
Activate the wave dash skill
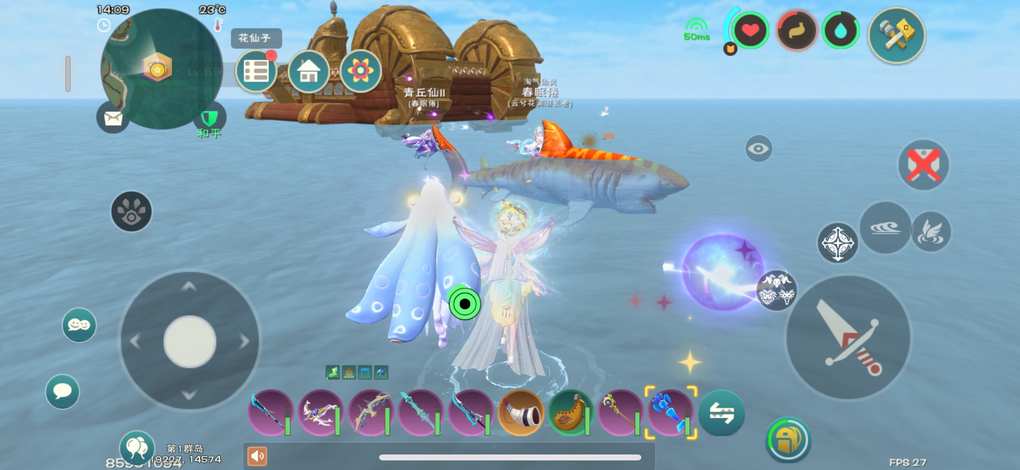click(x=885, y=227)
